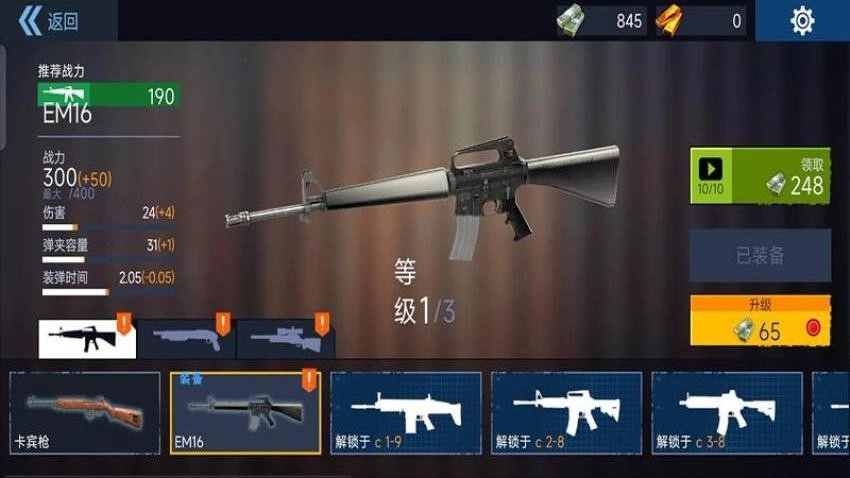Select the 卡宾枪 carbine weapon card
This screenshot has height=478, width=850.
(84, 413)
